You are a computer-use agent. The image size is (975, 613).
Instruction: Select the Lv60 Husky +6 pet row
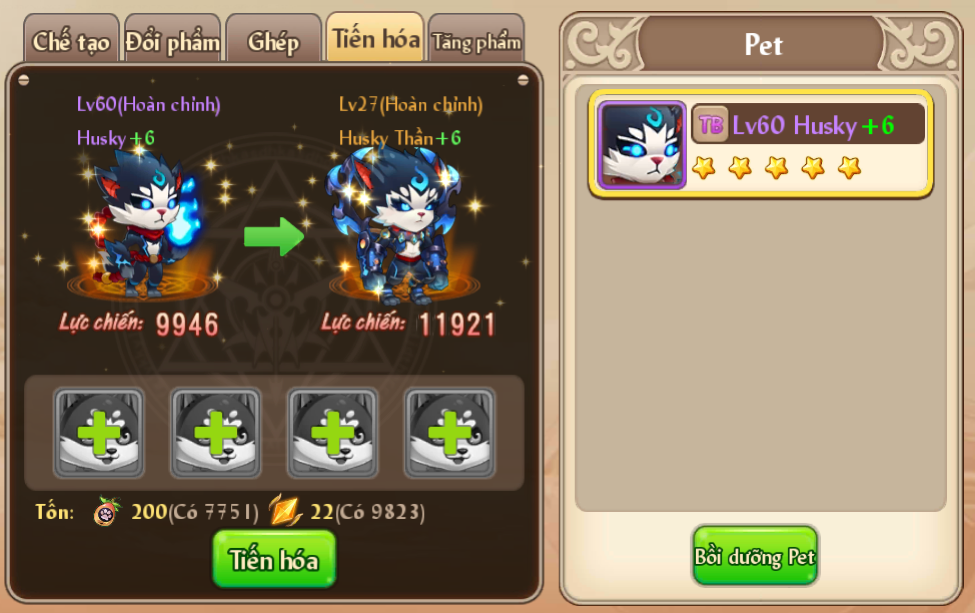(760, 145)
